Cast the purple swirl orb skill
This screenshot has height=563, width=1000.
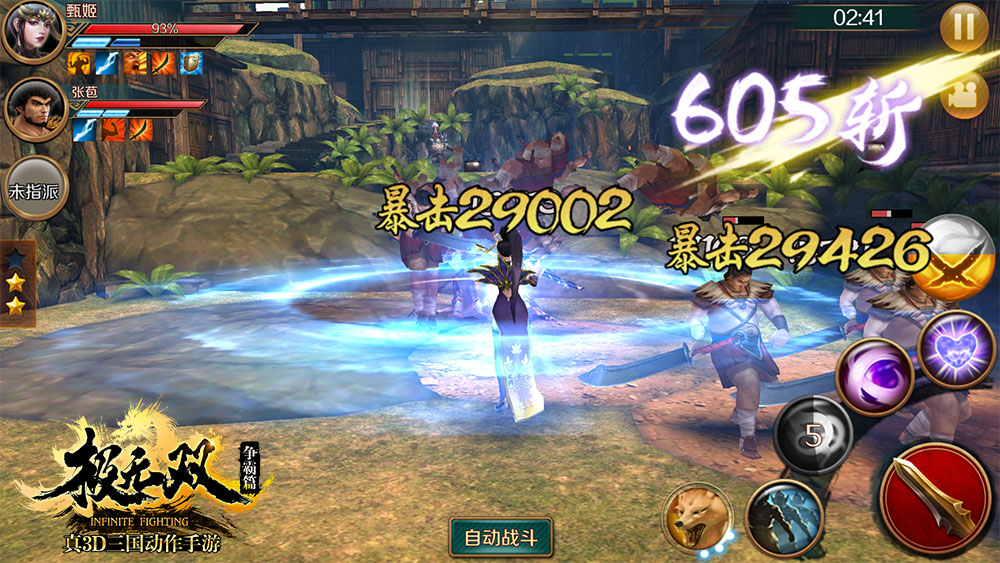[x=874, y=376]
